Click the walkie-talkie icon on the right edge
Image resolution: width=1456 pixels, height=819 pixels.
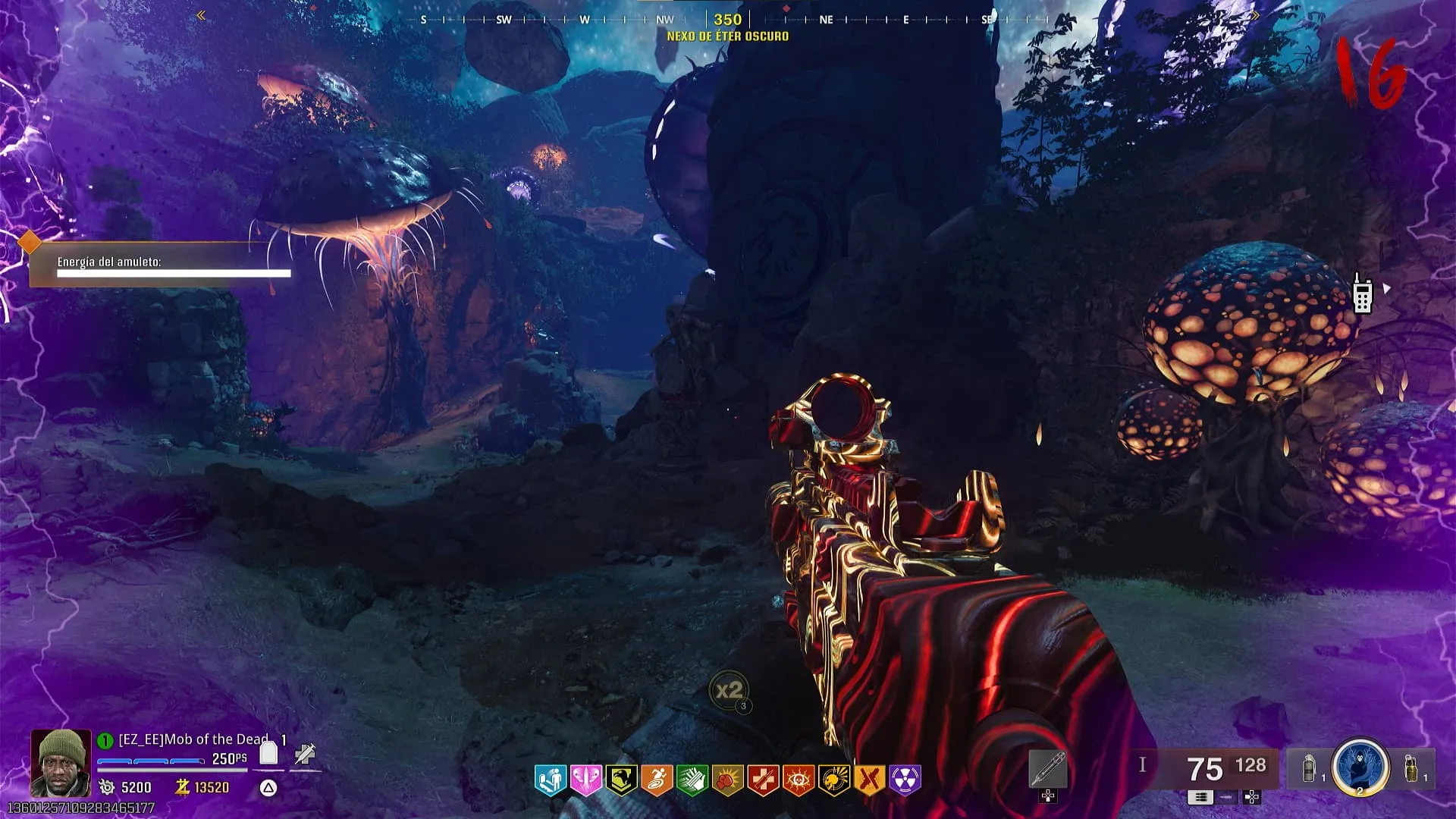(x=1362, y=294)
